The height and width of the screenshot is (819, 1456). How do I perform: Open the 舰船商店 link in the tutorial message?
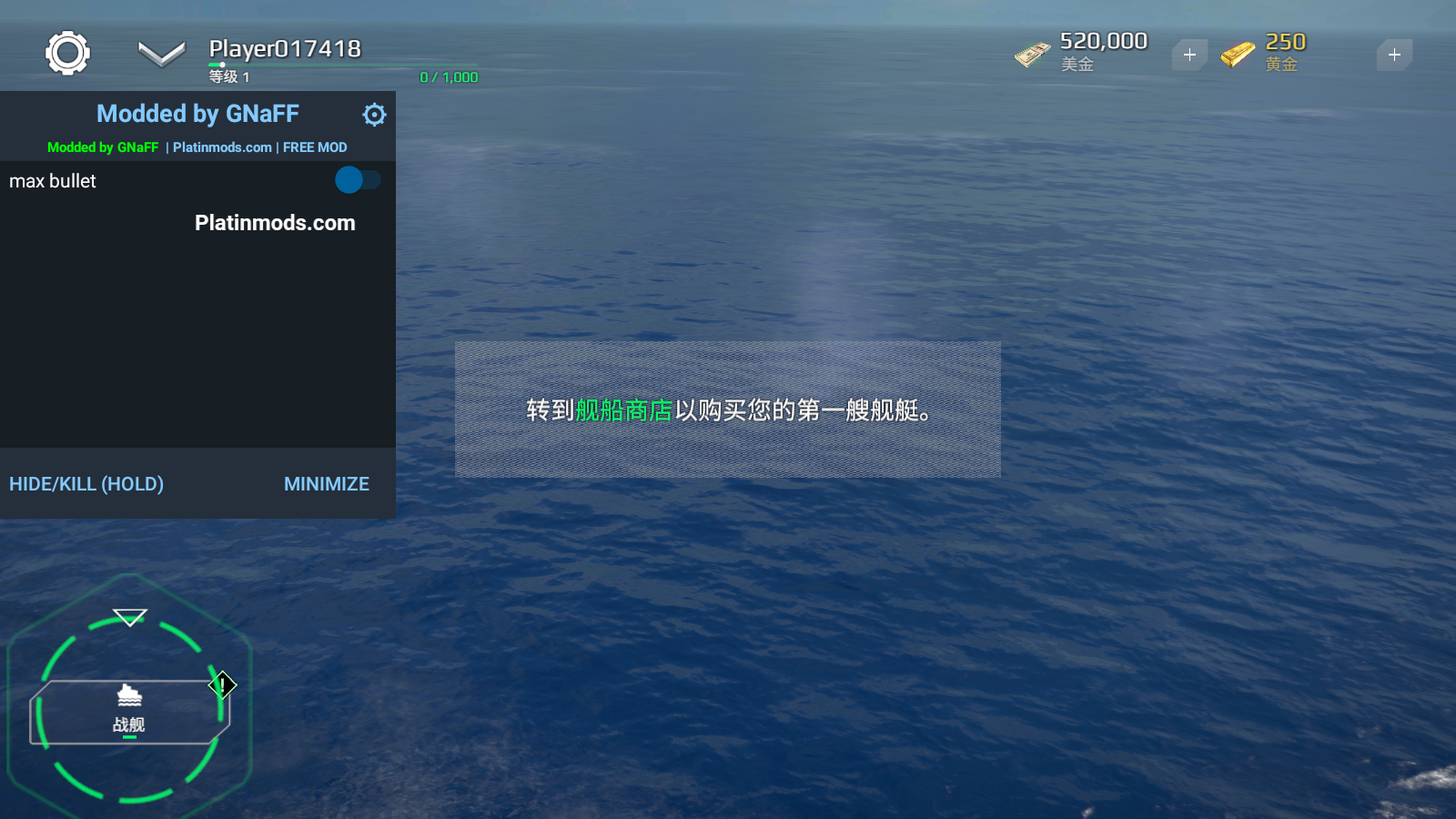tap(623, 410)
